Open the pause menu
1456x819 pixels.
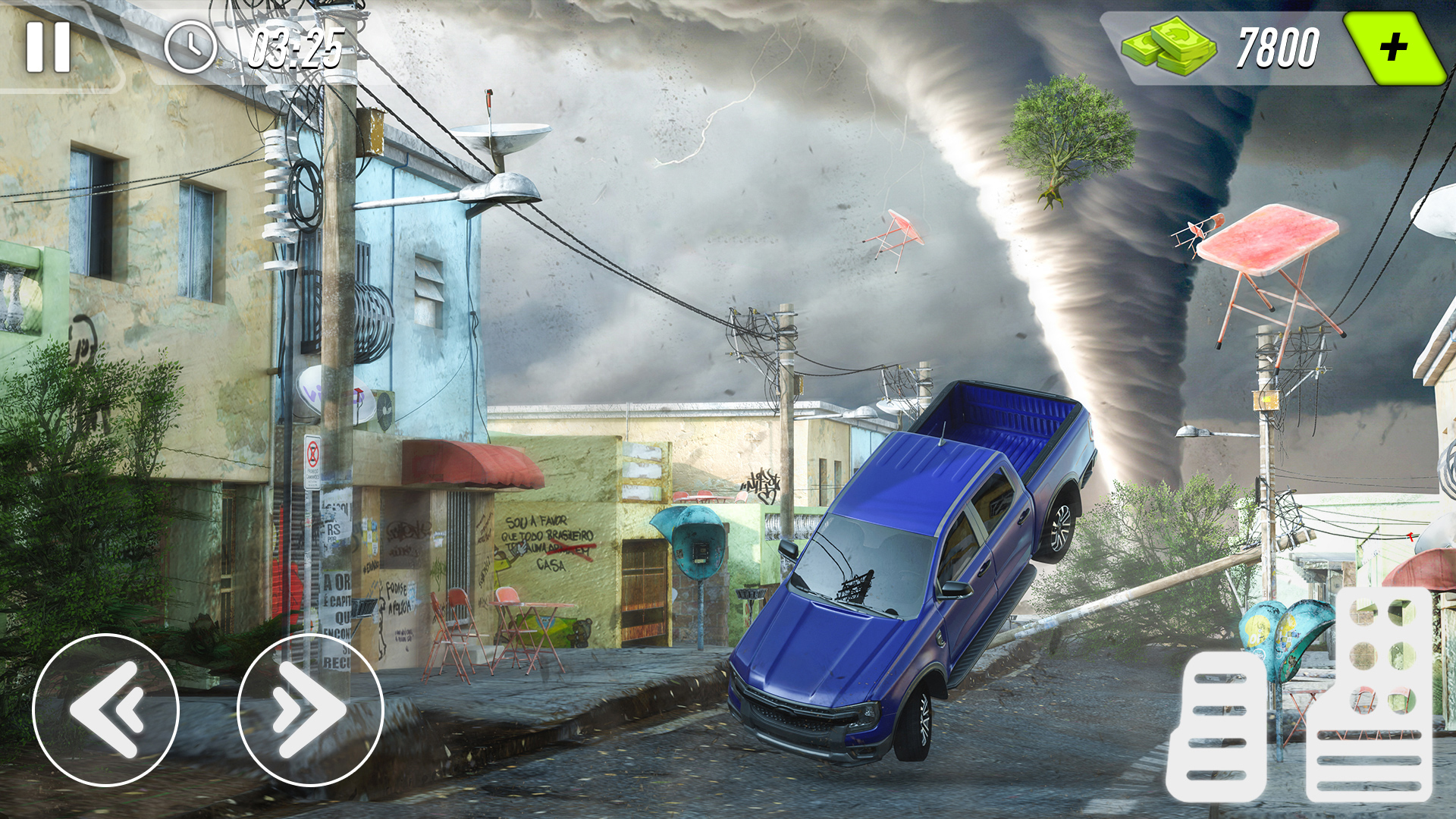point(47,47)
